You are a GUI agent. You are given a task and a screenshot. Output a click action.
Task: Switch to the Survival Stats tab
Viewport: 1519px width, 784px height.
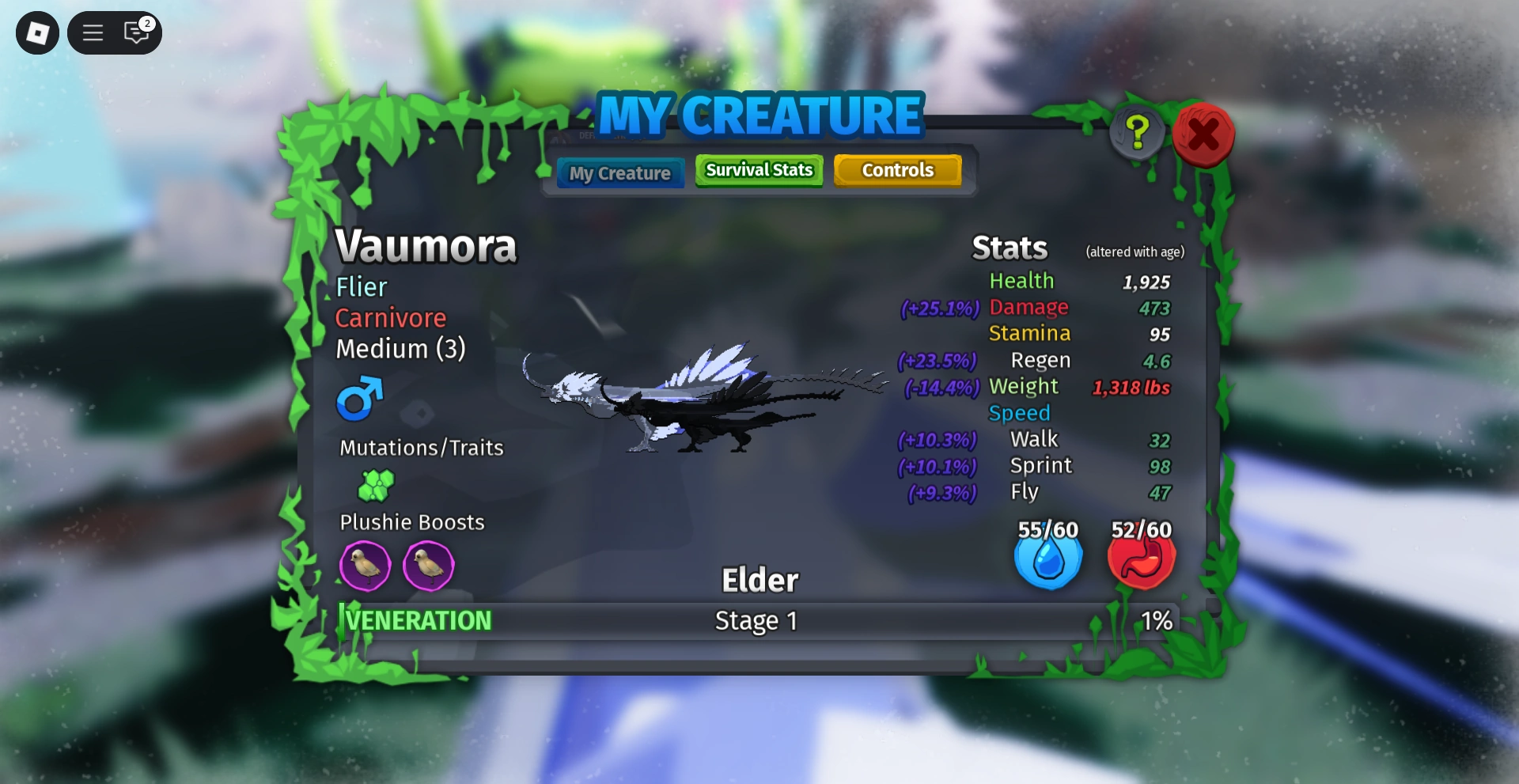click(758, 169)
